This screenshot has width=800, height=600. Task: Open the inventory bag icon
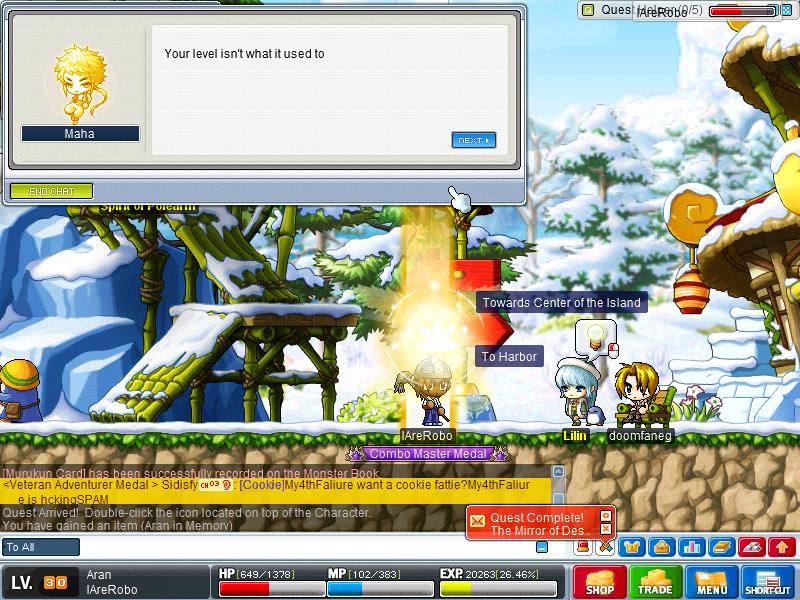coord(661,547)
